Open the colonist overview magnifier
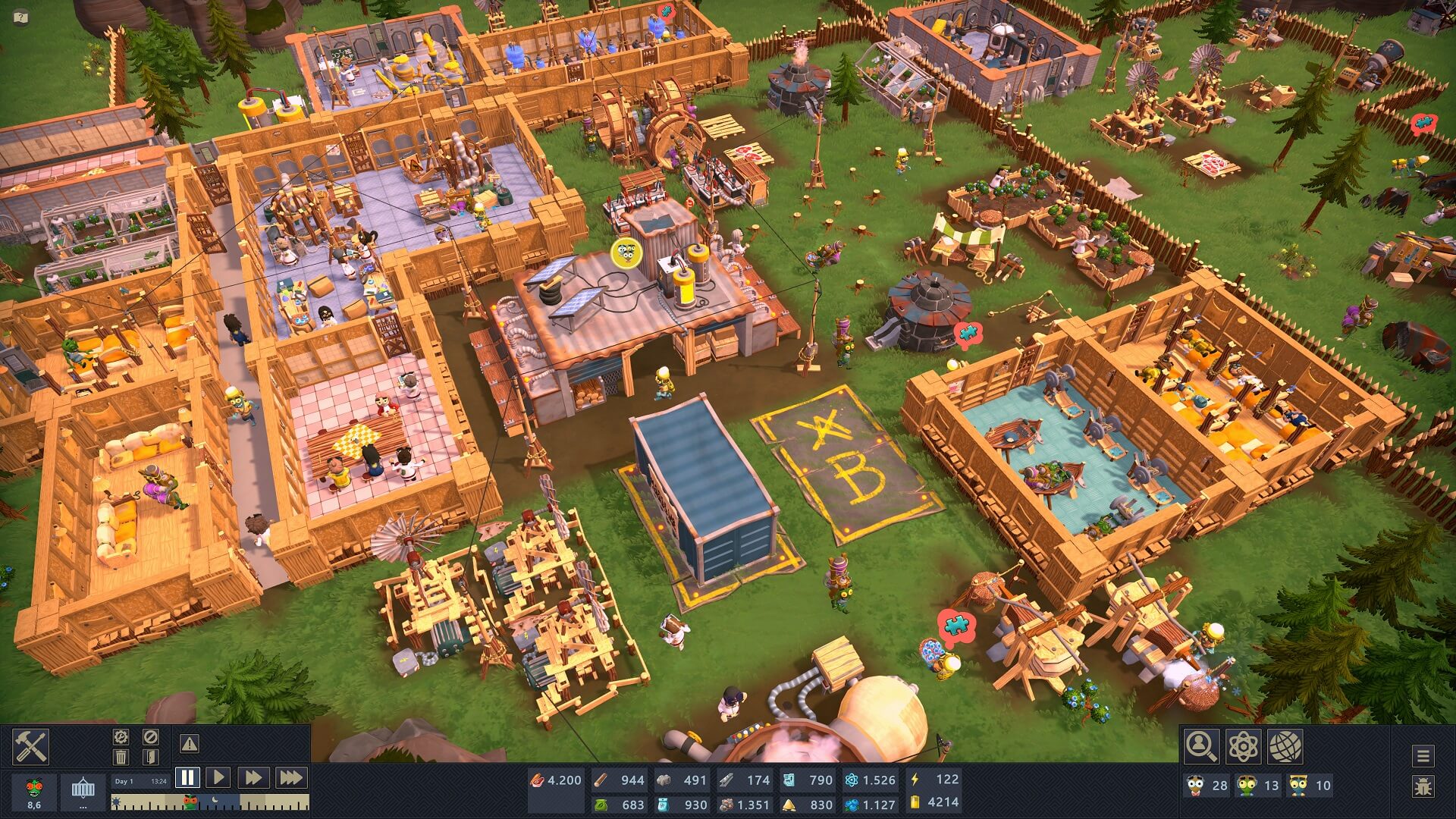 point(1202,746)
